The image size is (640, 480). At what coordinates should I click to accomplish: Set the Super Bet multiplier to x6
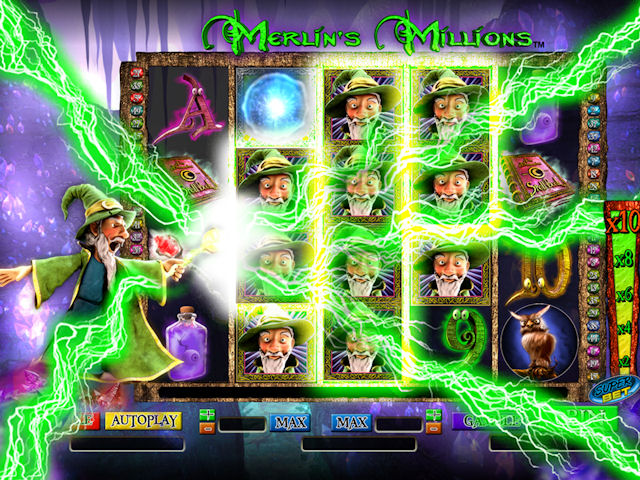pyautogui.click(x=622, y=296)
